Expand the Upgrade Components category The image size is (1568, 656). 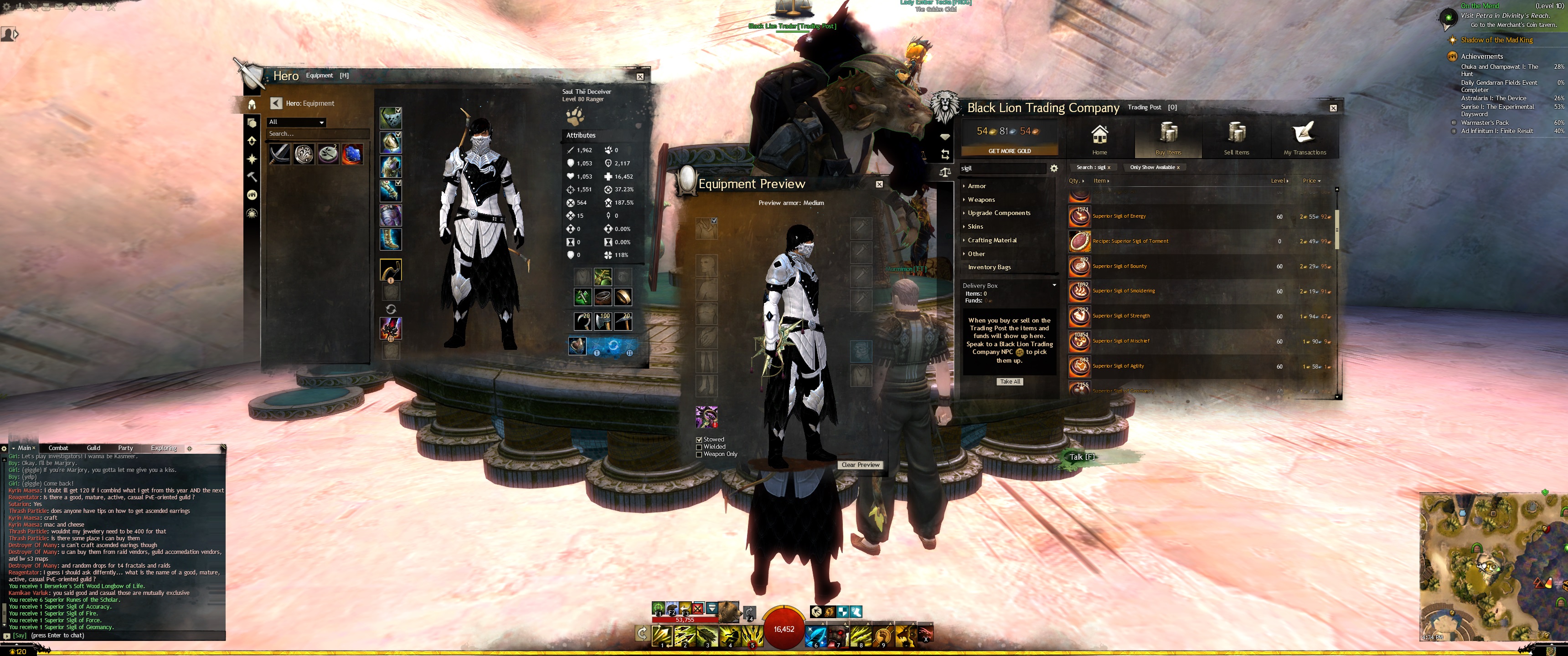point(999,213)
